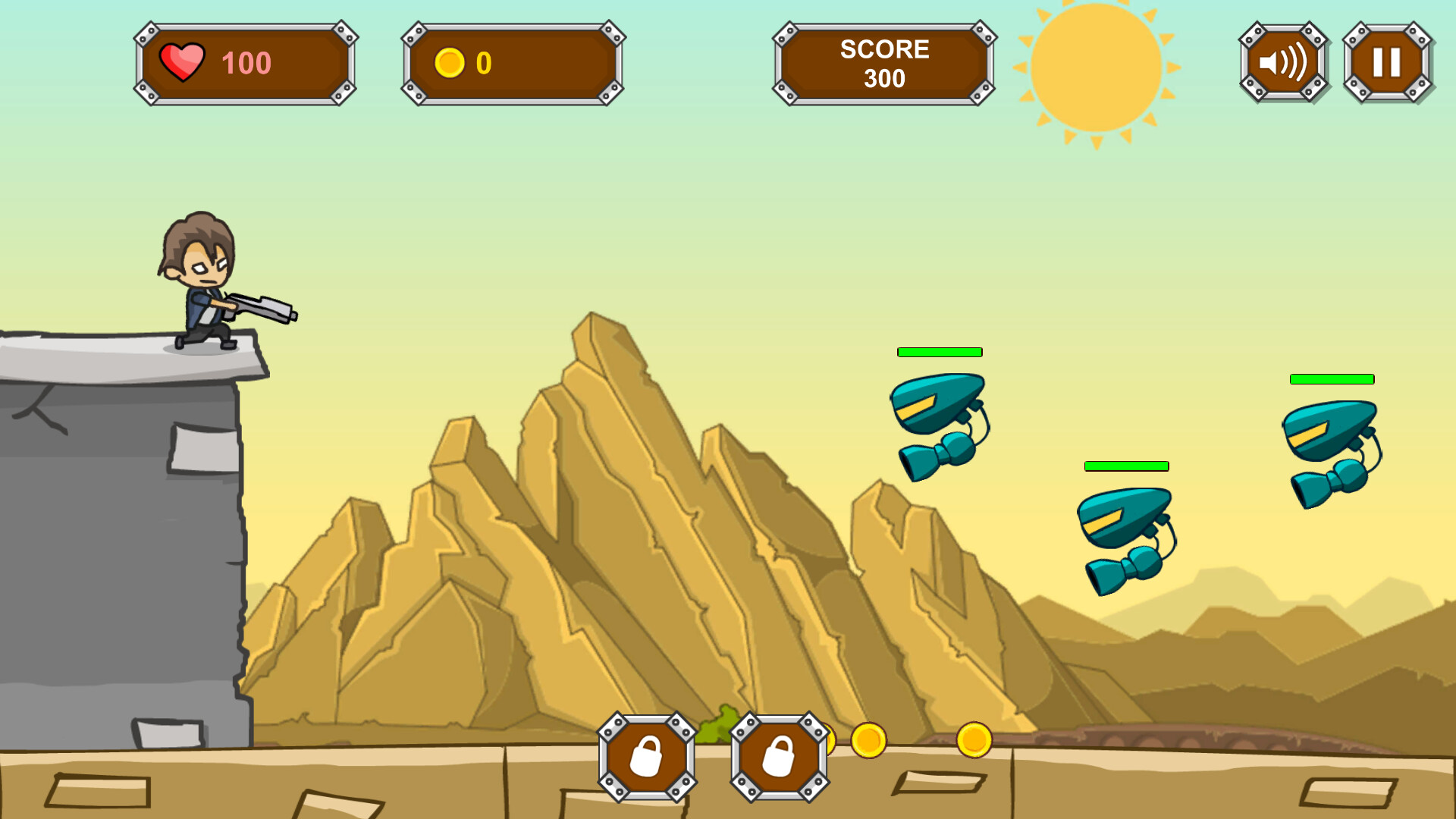Select the right locked padlock icon
This screenshot has height=819, width=1456.
click(779, 757)
